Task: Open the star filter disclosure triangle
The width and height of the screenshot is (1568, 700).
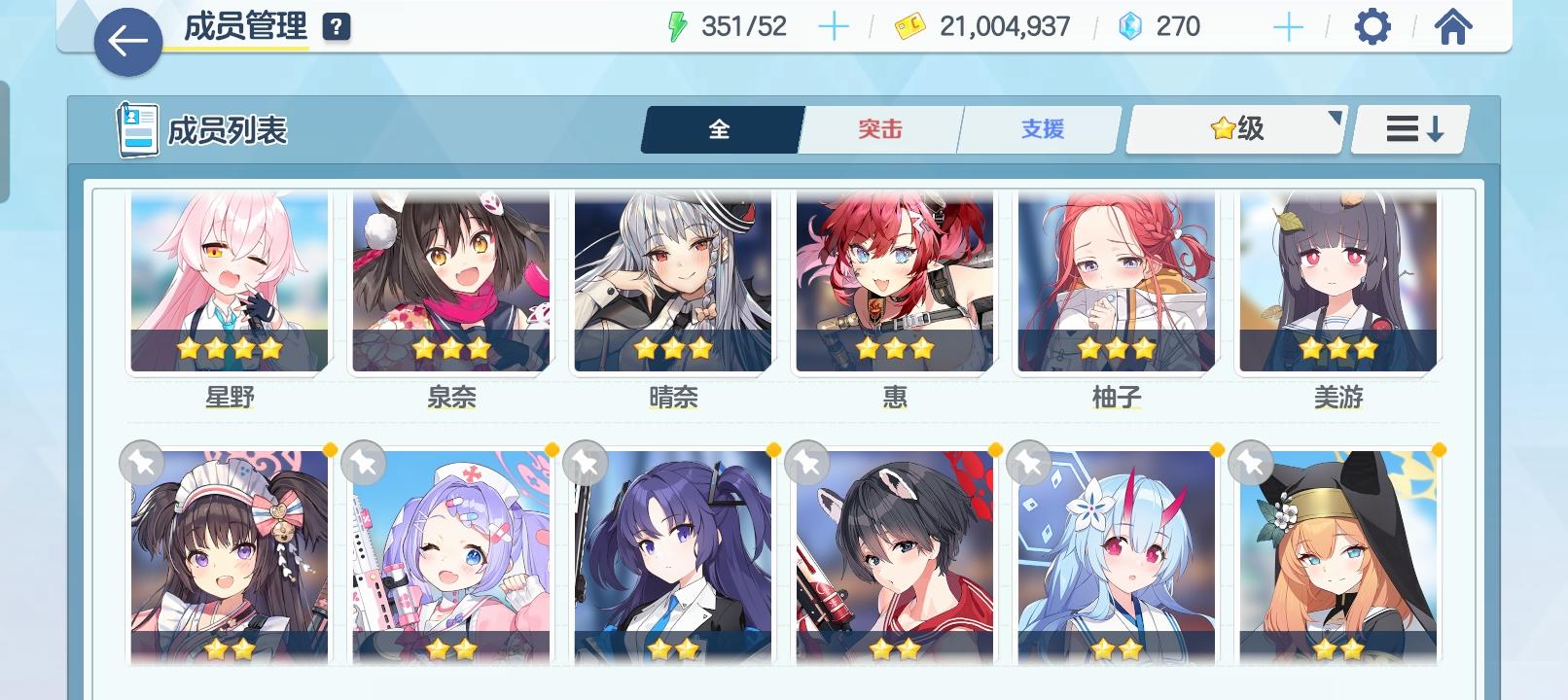Action: (1337, 117)
